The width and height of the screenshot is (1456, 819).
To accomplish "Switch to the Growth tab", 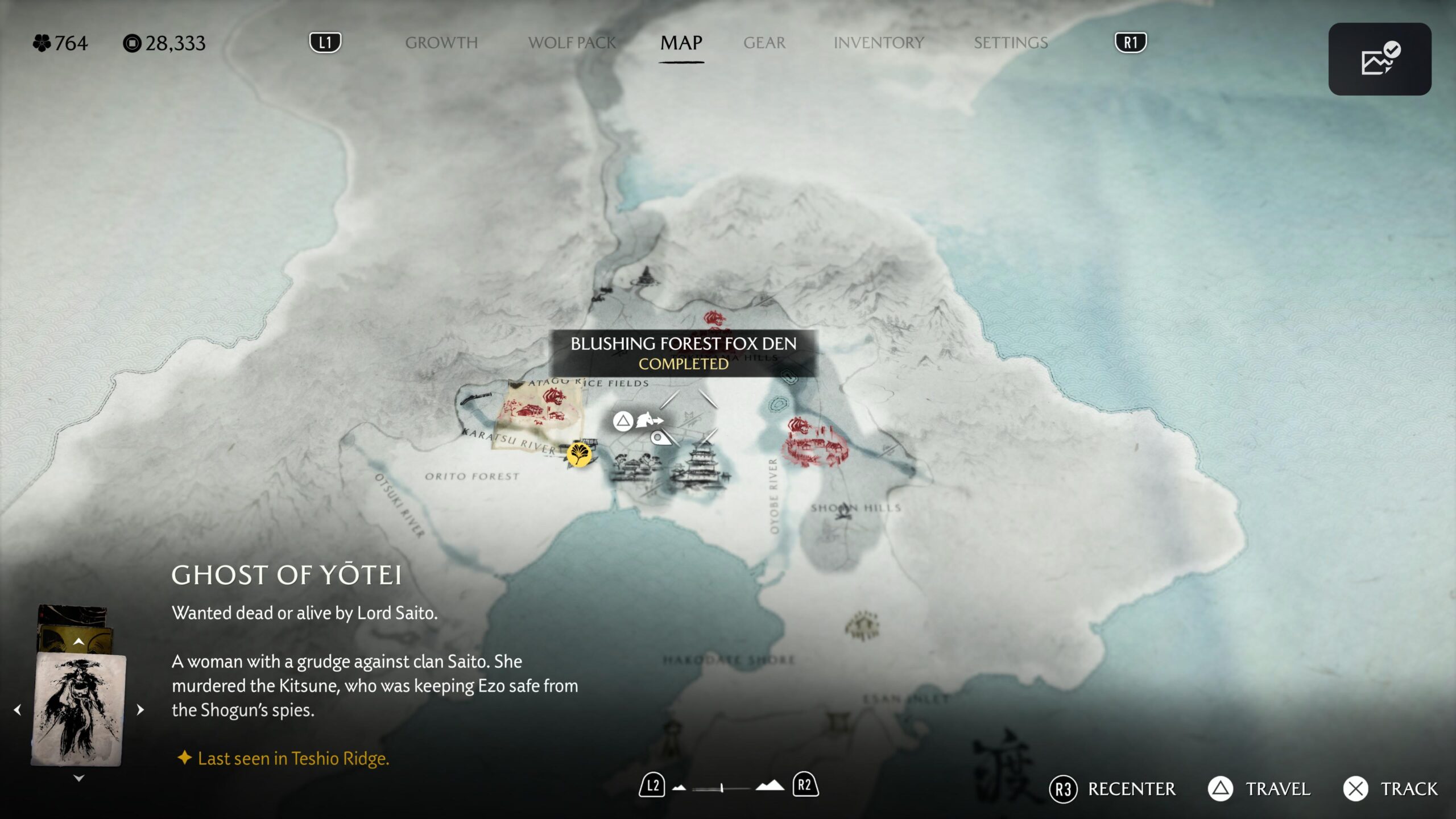I will coord(441,43).
